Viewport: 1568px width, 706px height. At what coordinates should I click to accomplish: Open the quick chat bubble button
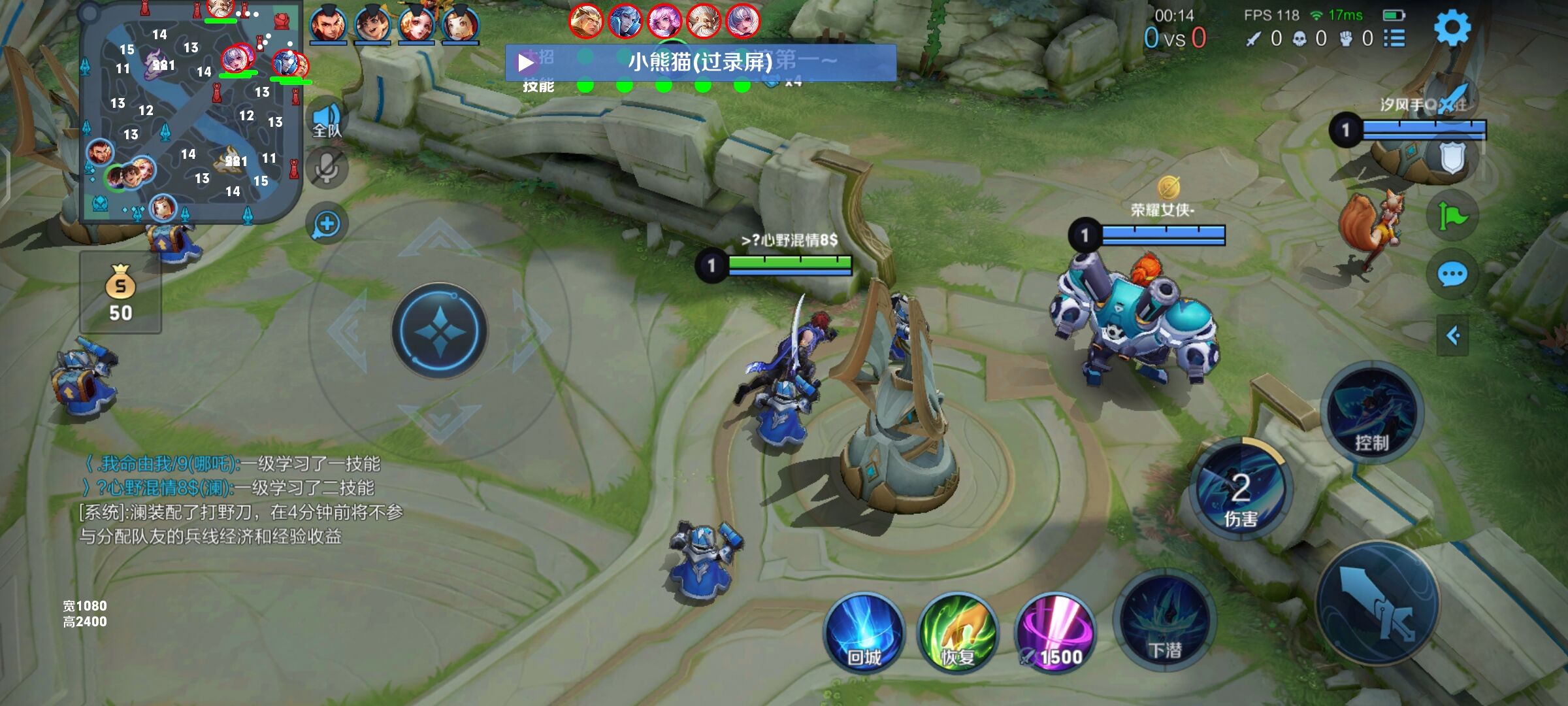pos(1452,275)
